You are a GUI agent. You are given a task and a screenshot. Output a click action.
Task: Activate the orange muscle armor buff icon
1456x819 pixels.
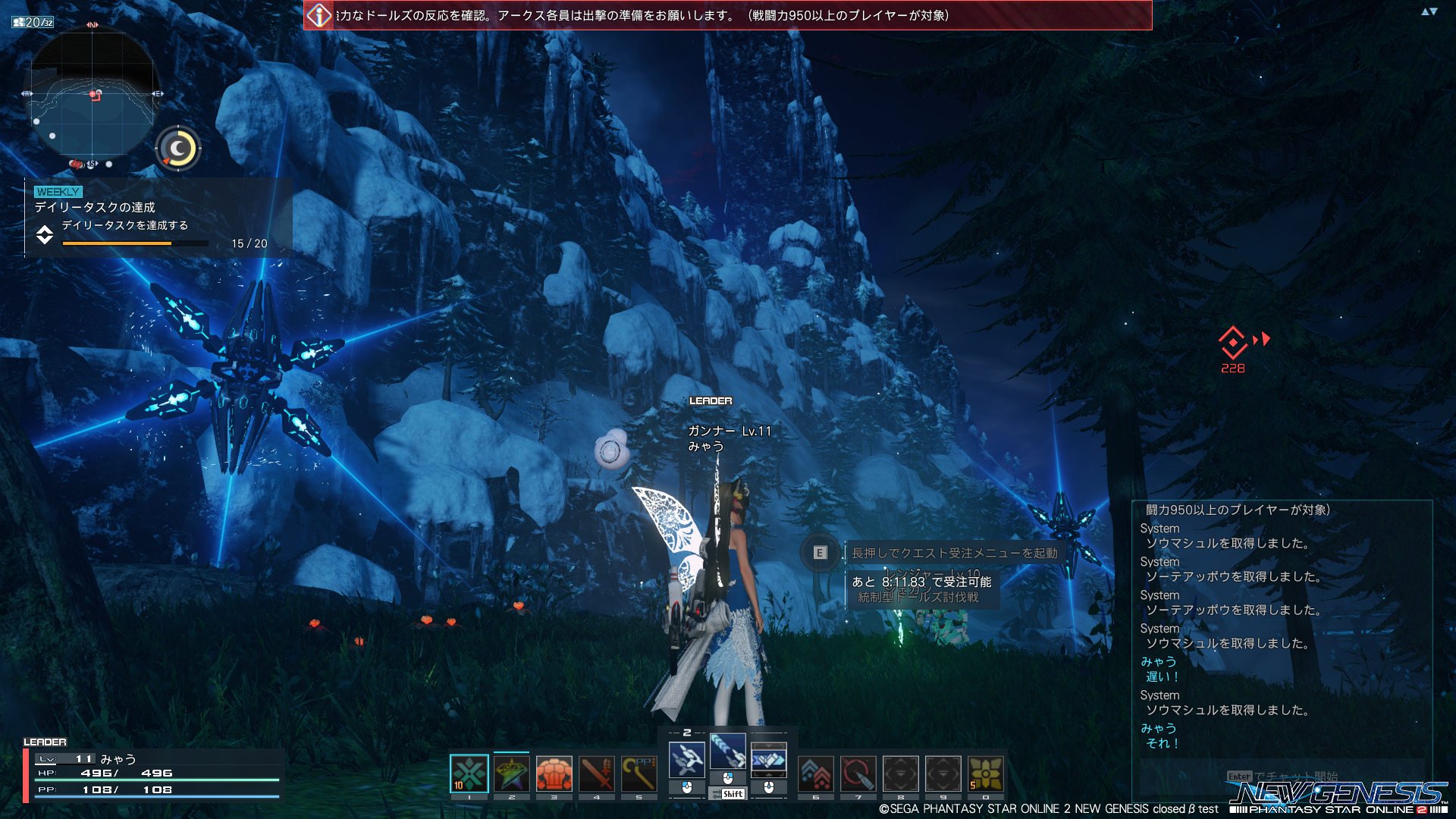[x=554, y=774]
